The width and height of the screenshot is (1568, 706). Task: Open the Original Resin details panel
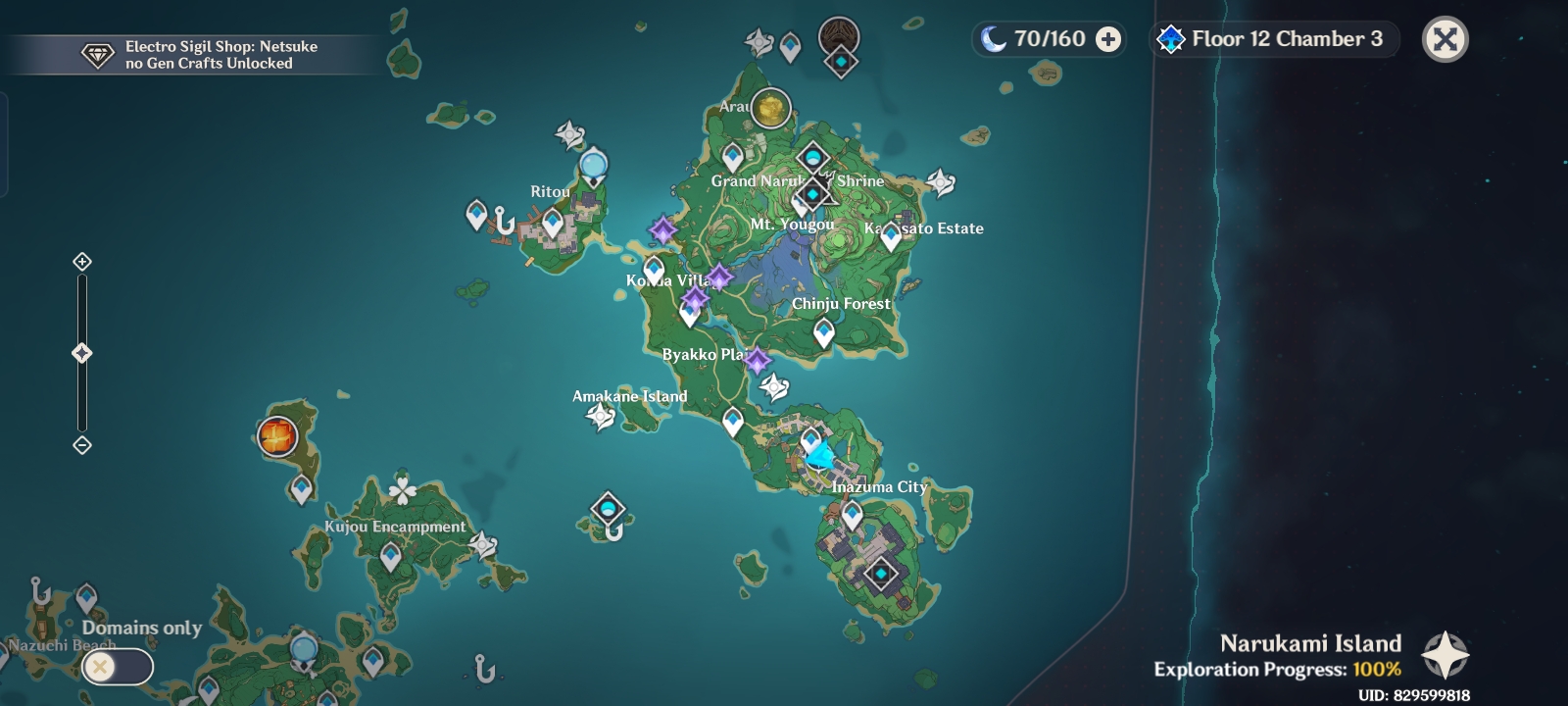click(x=1049, y=40)
